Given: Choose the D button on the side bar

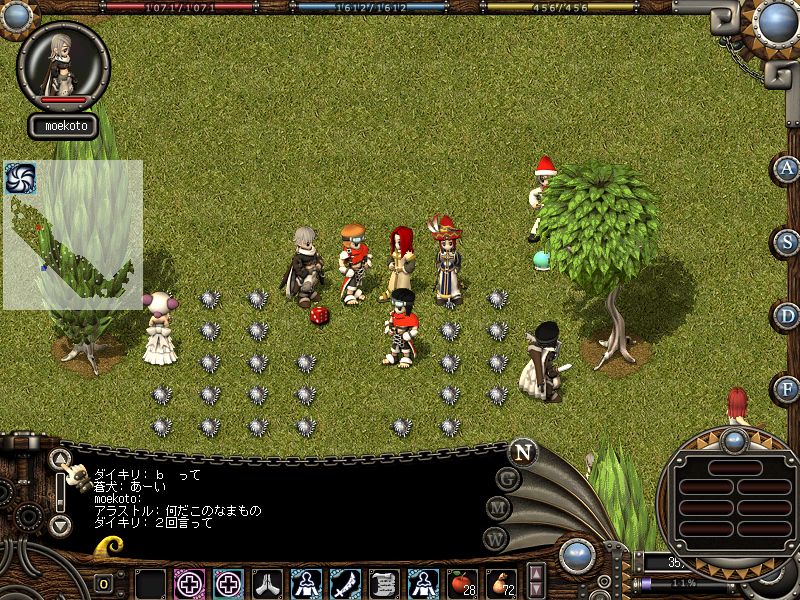Looking at the screenshot, I should click(788, 316).
